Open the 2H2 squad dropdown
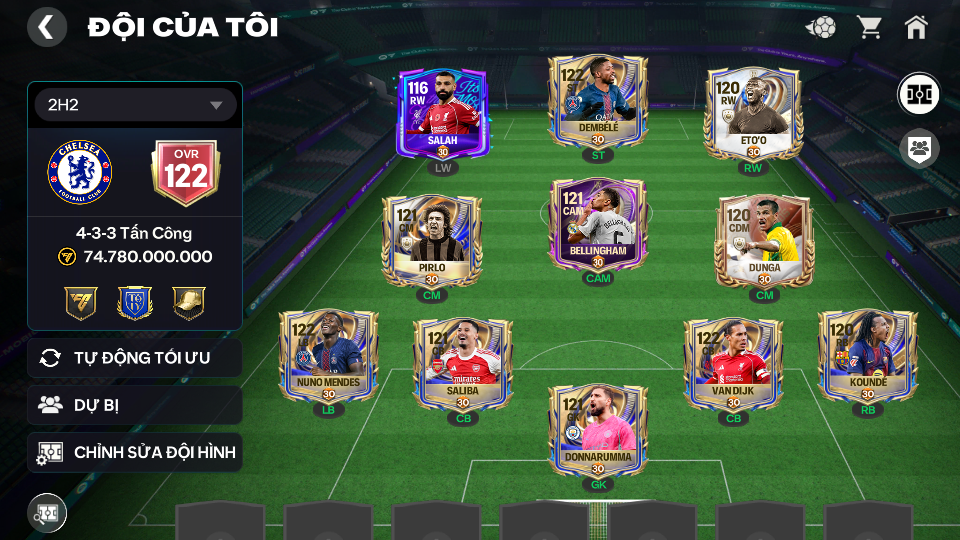The image size is (960, 540). [x=135, y=105]
